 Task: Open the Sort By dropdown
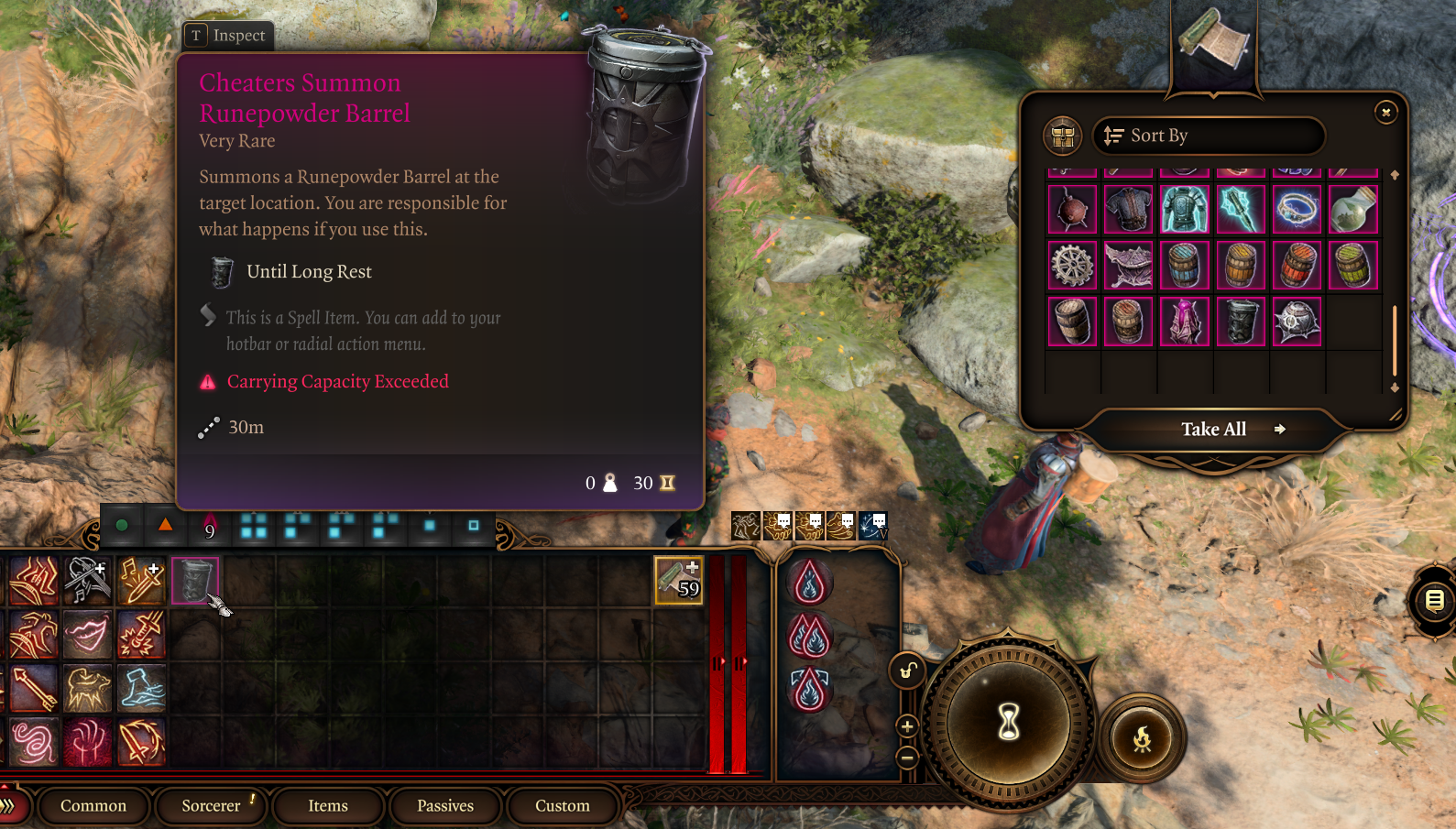coord(1208,136)
